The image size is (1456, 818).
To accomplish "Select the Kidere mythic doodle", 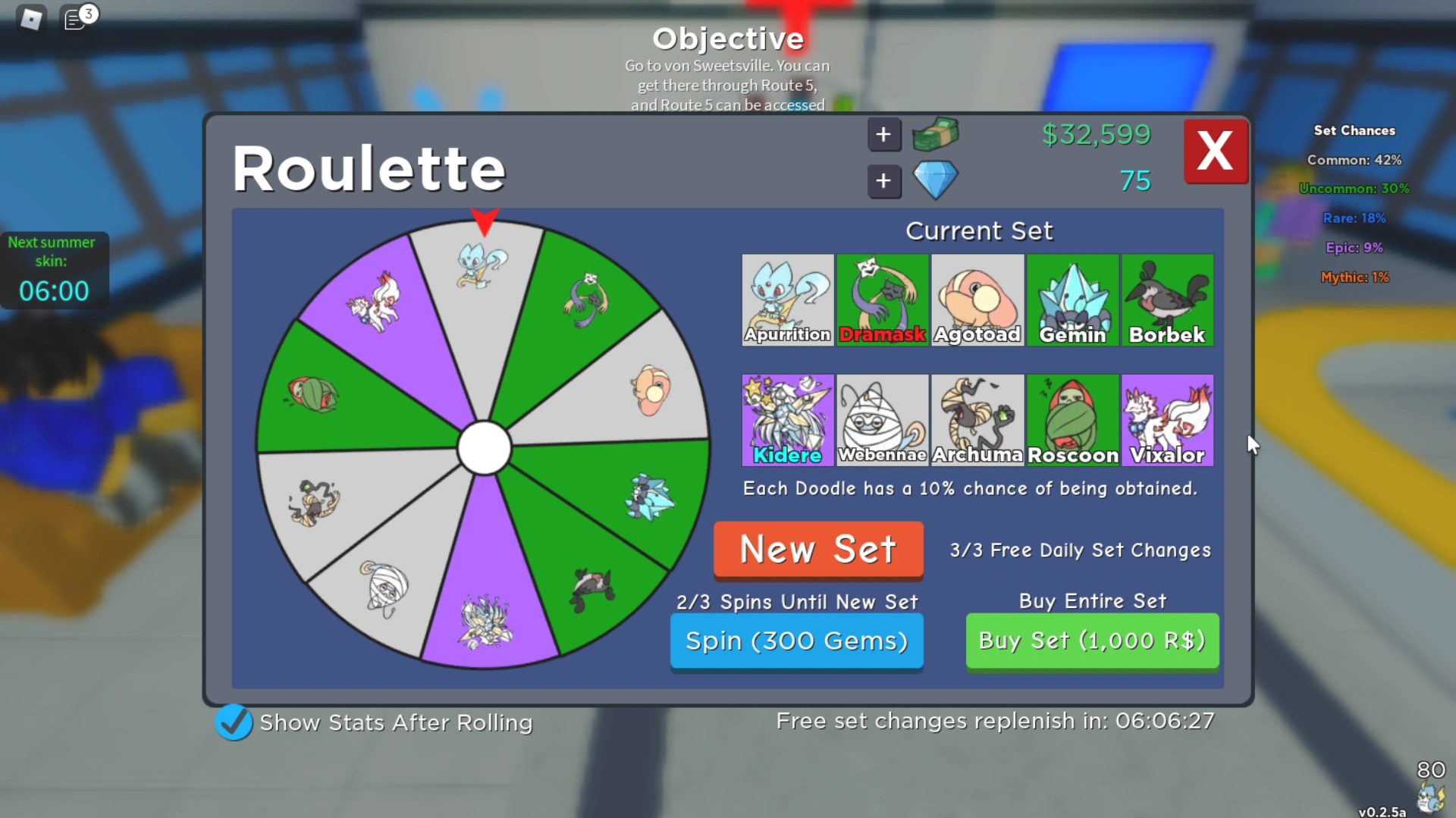I will tap(787, 420).
